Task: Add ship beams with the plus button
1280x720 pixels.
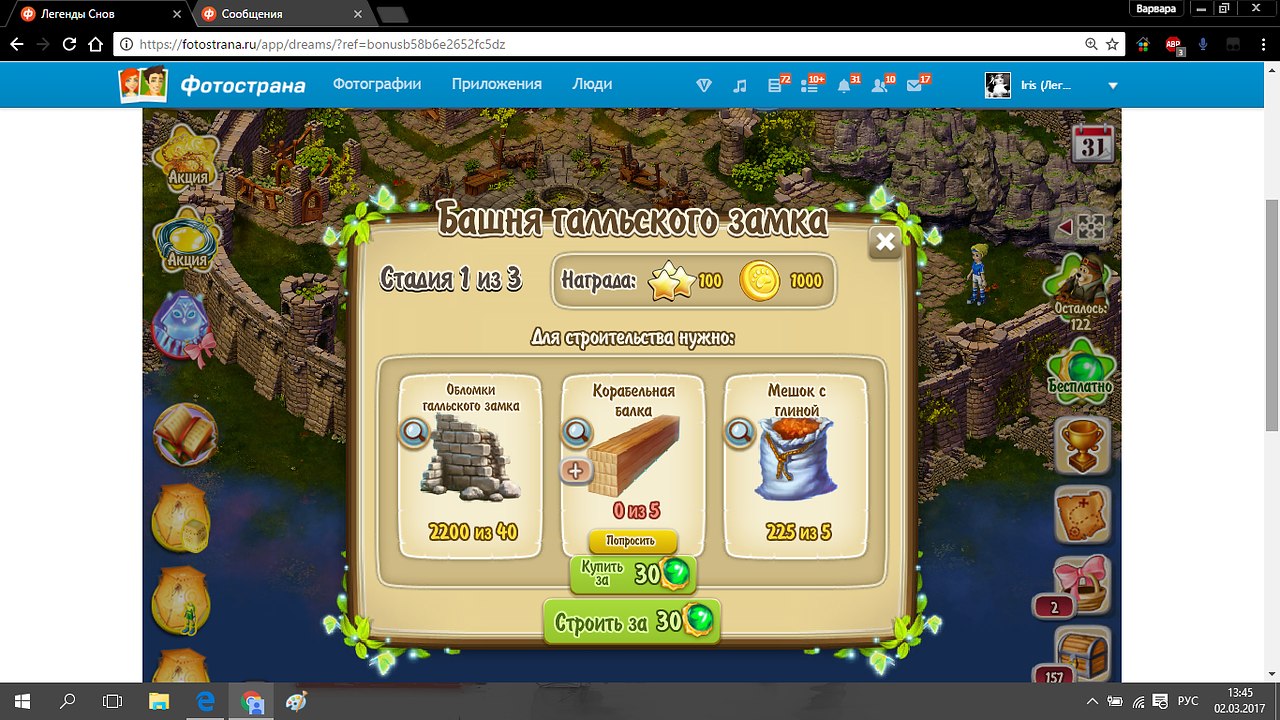Action: point(576,470)
